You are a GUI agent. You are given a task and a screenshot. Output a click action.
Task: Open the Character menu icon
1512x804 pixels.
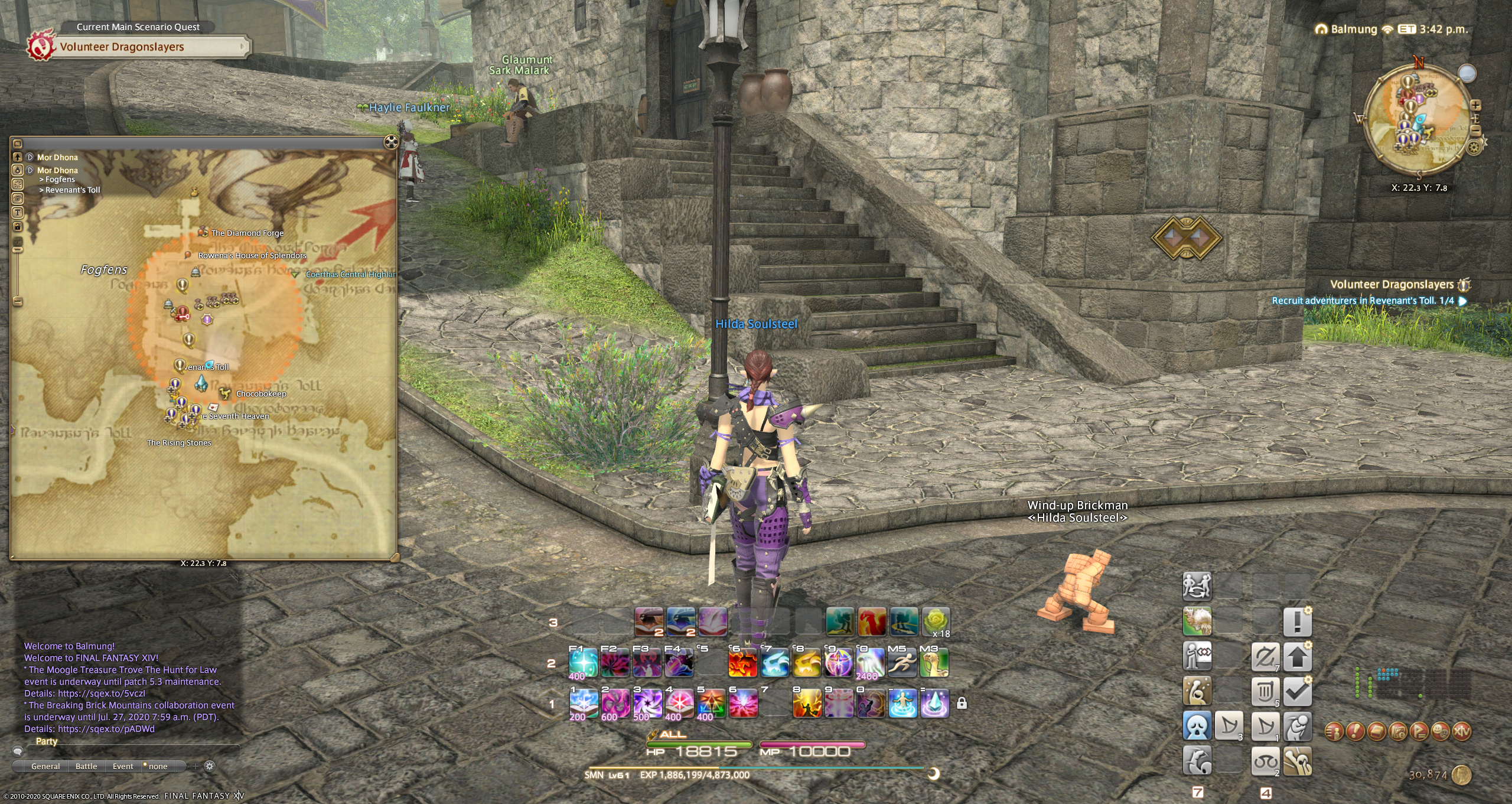click(1334, 731)
